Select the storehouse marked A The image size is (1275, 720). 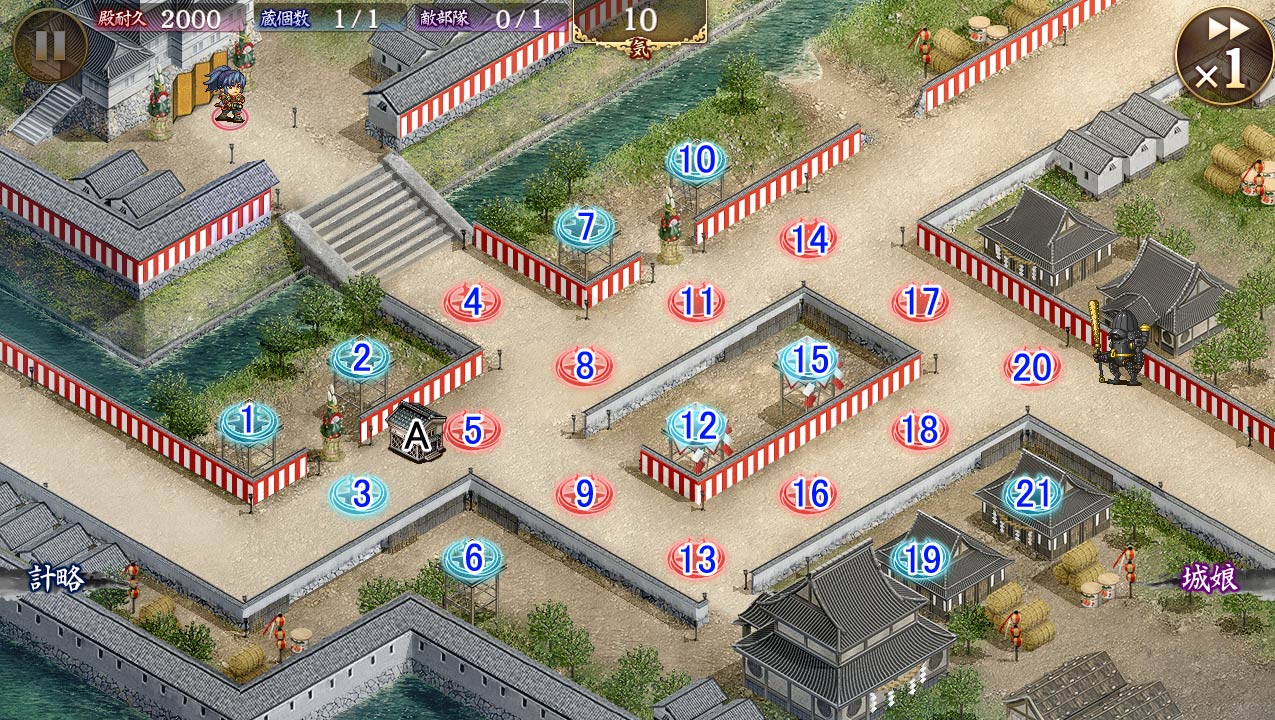[416, 433]
